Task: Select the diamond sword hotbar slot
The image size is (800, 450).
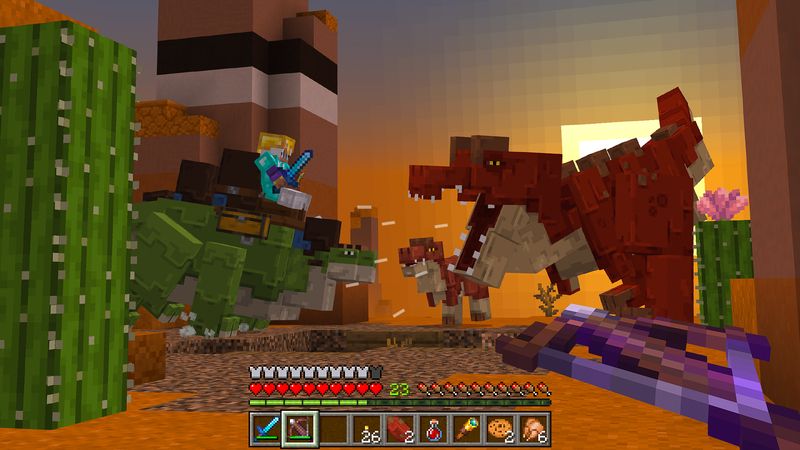Action: [x=265, y=428]
